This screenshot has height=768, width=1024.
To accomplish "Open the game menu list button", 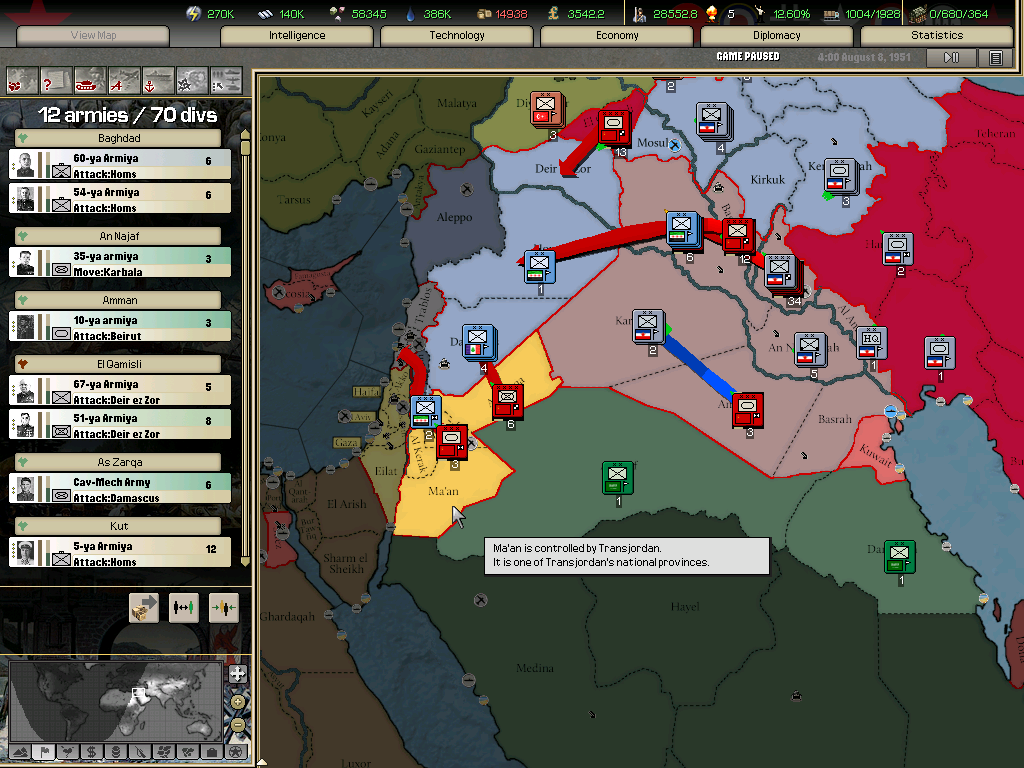I will coord(995,58).
